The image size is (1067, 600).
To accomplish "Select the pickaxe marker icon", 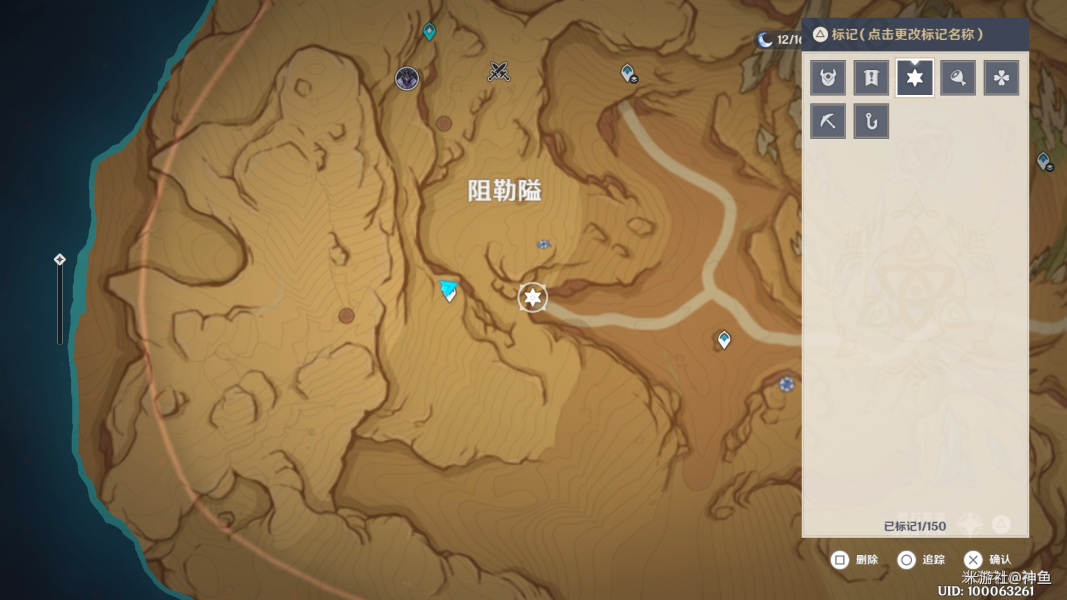I will (828, 121).
